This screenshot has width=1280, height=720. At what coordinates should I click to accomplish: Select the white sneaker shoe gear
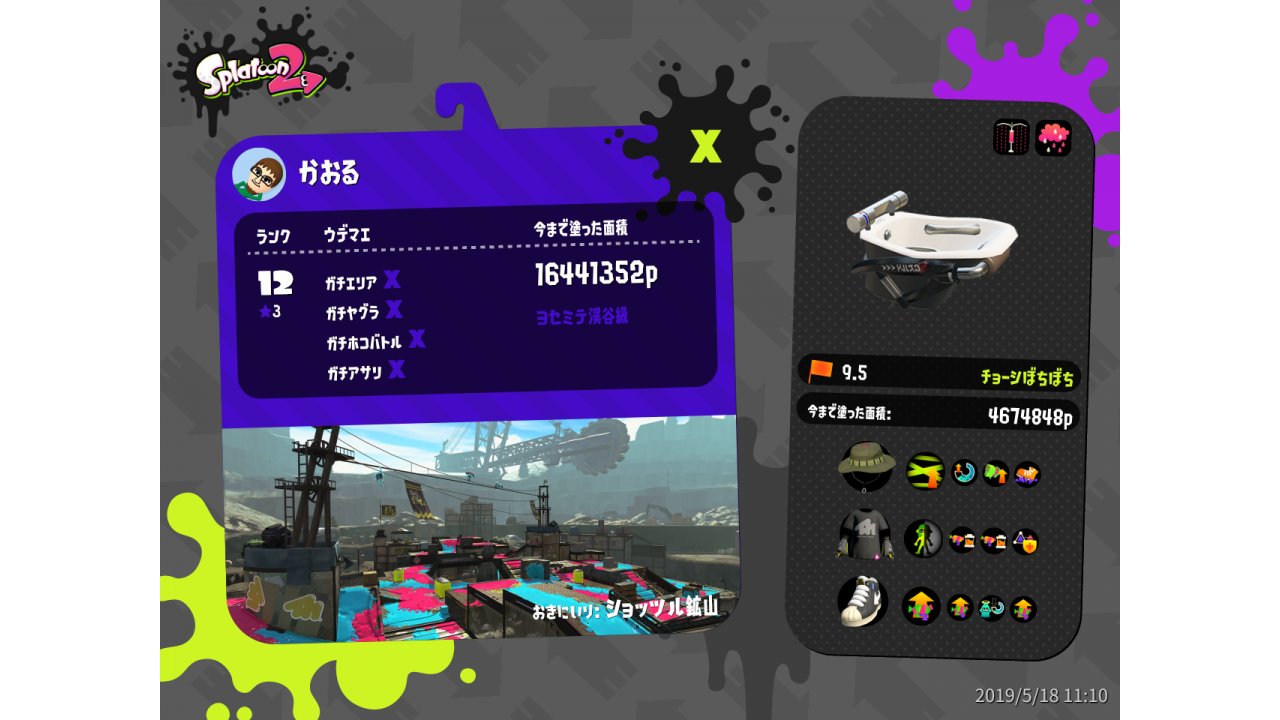(x=864, y=602)
